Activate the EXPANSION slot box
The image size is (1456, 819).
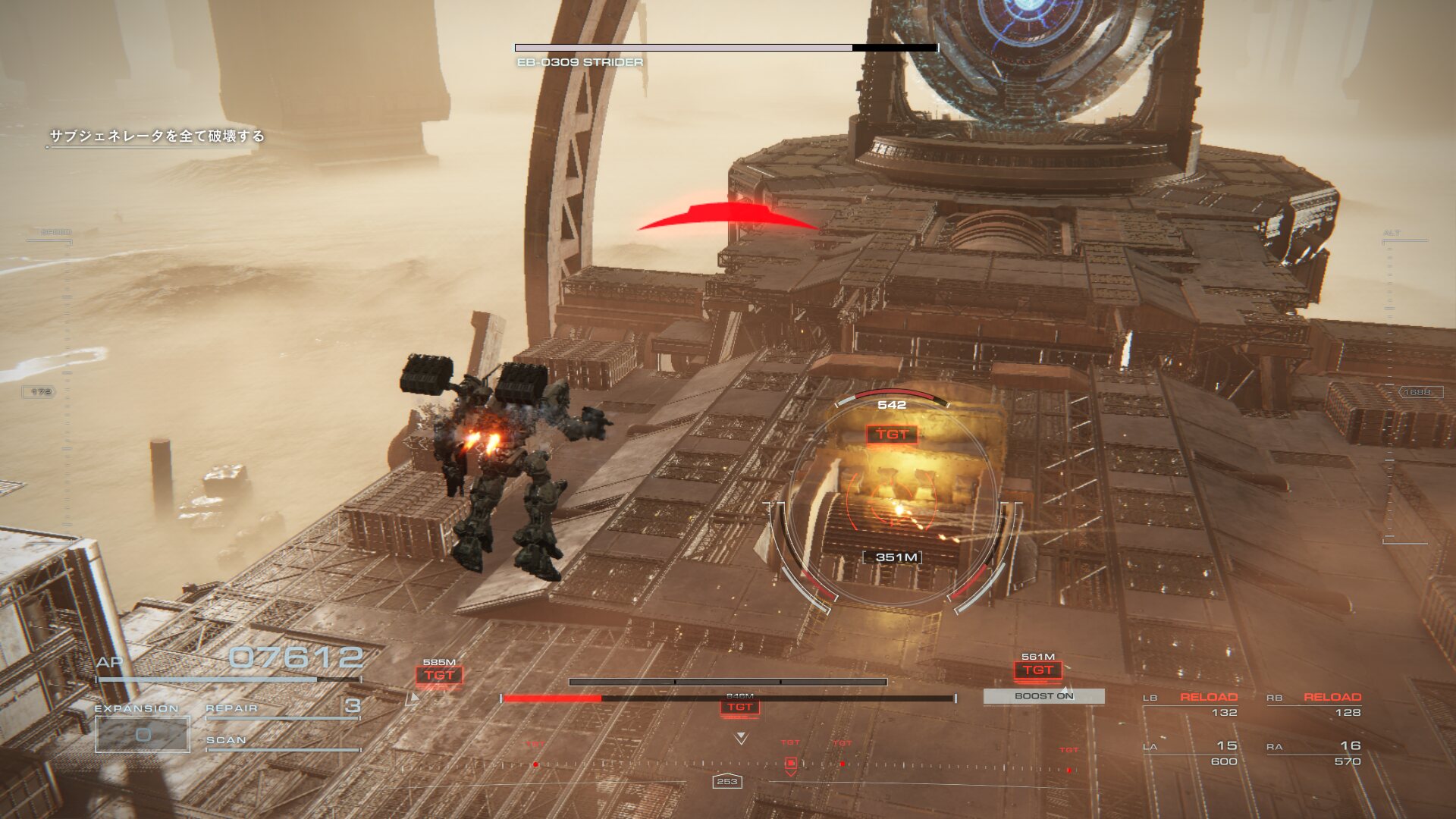(x=143, y=734)
